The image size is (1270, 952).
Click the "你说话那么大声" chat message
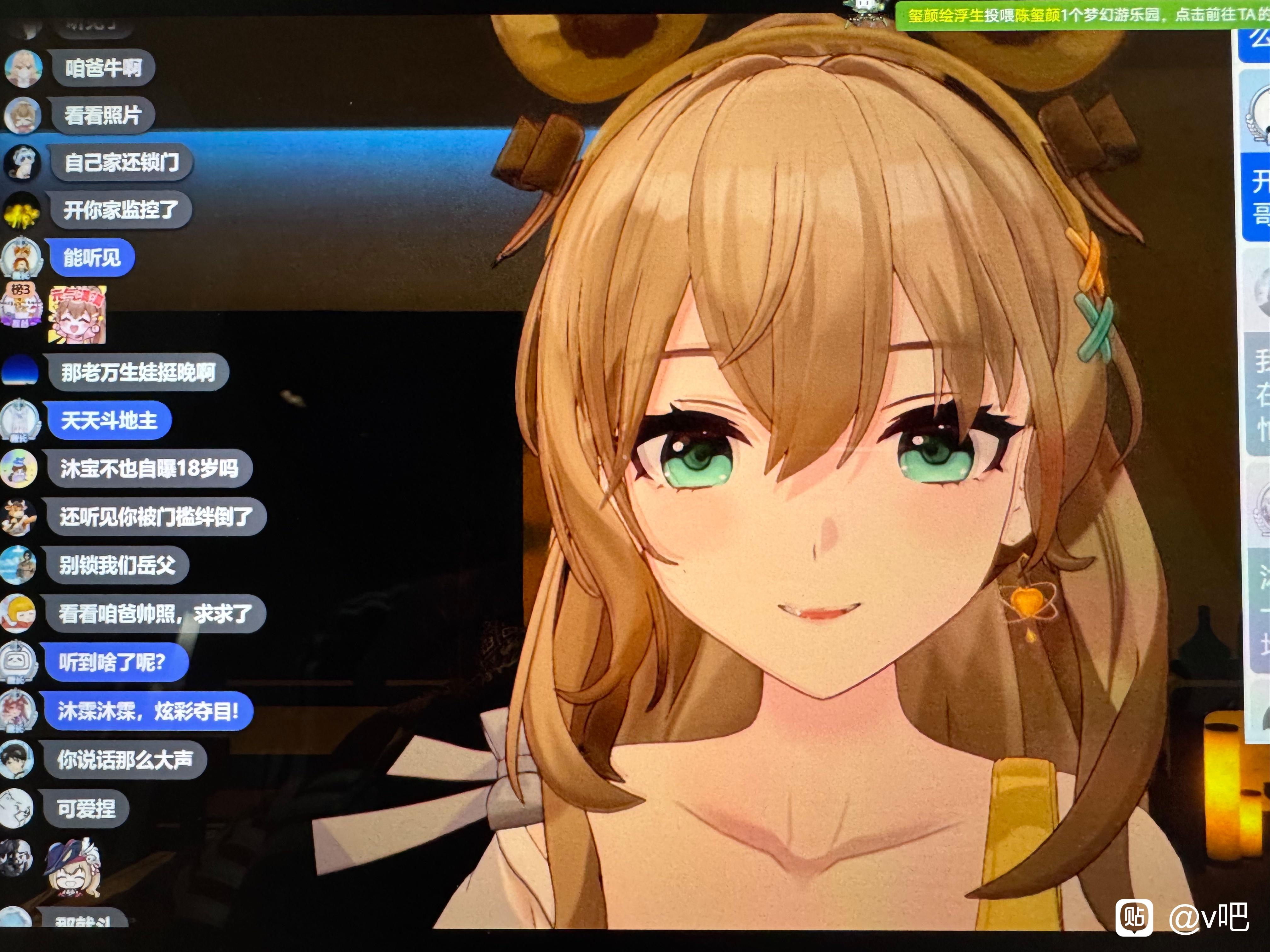coord(125,760)
